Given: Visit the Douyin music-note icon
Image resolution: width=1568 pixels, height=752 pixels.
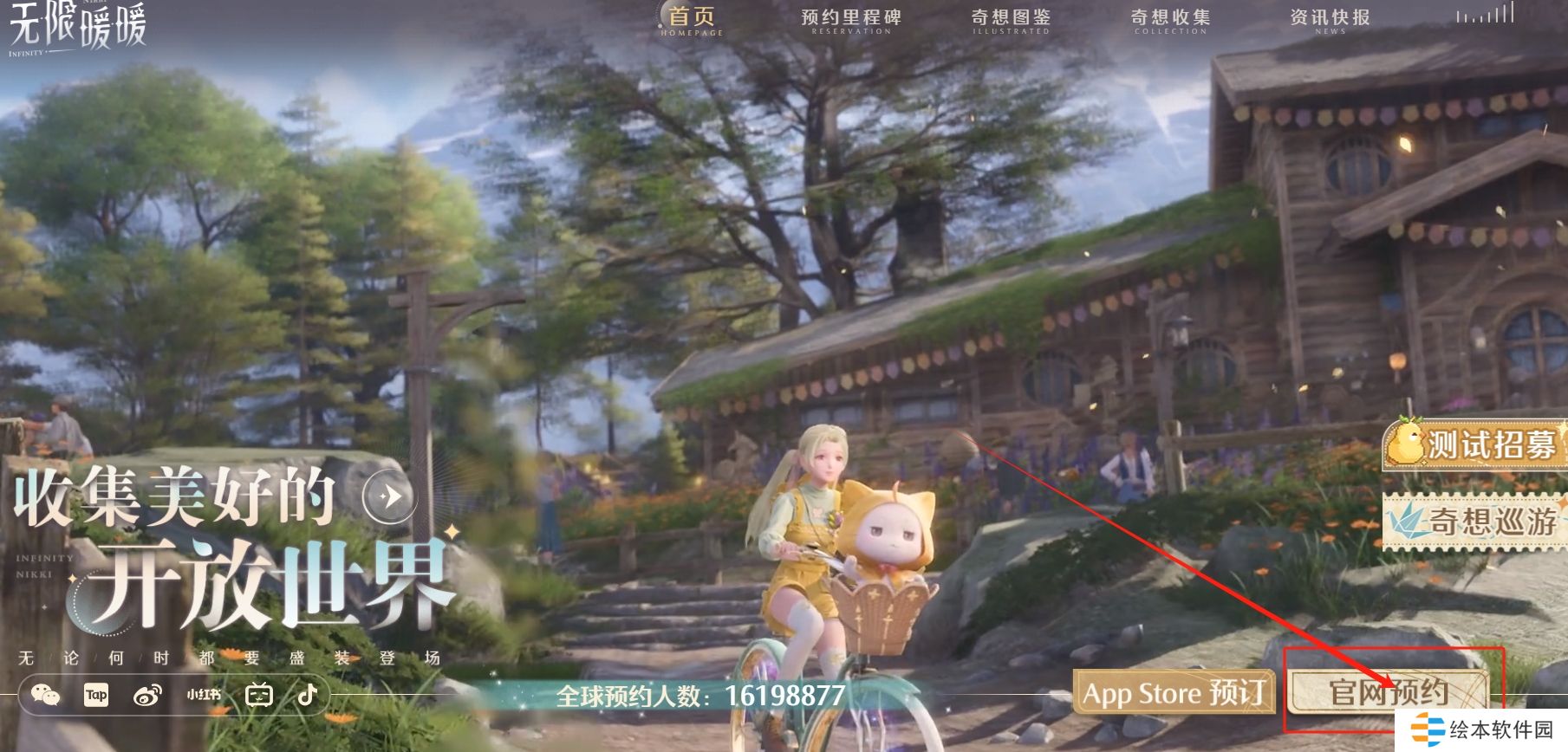Looking at the screenshot, I should coord(308,694).
